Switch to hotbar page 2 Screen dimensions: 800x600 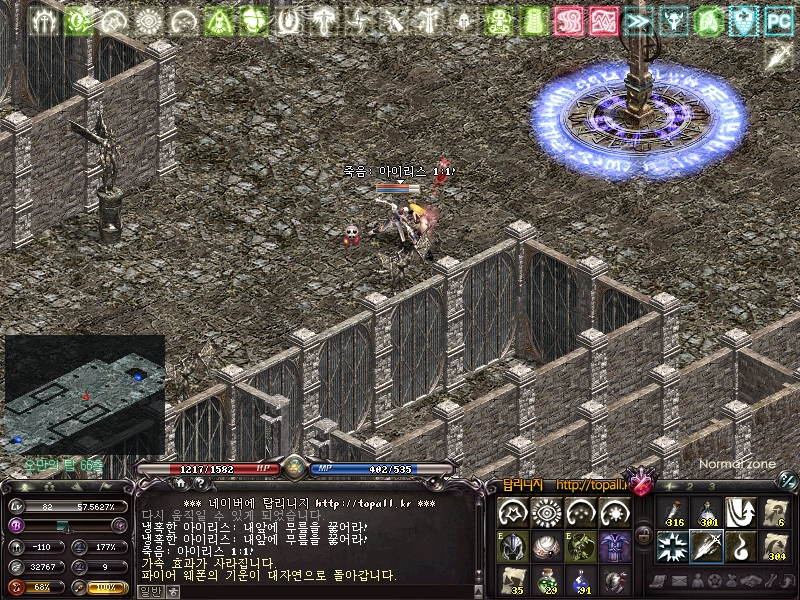pos(691,485)
